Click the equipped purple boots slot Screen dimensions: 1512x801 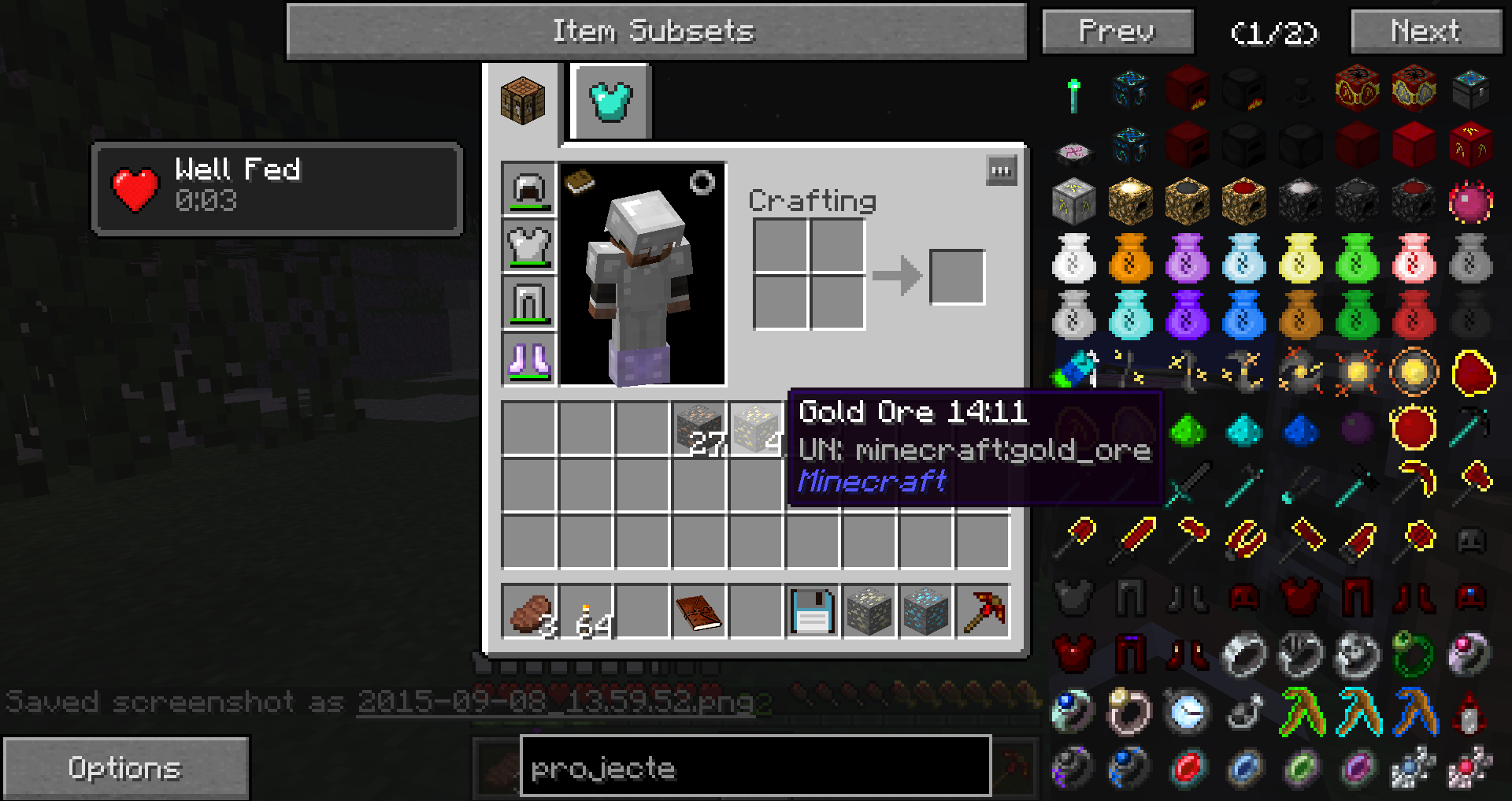point(529,360)
